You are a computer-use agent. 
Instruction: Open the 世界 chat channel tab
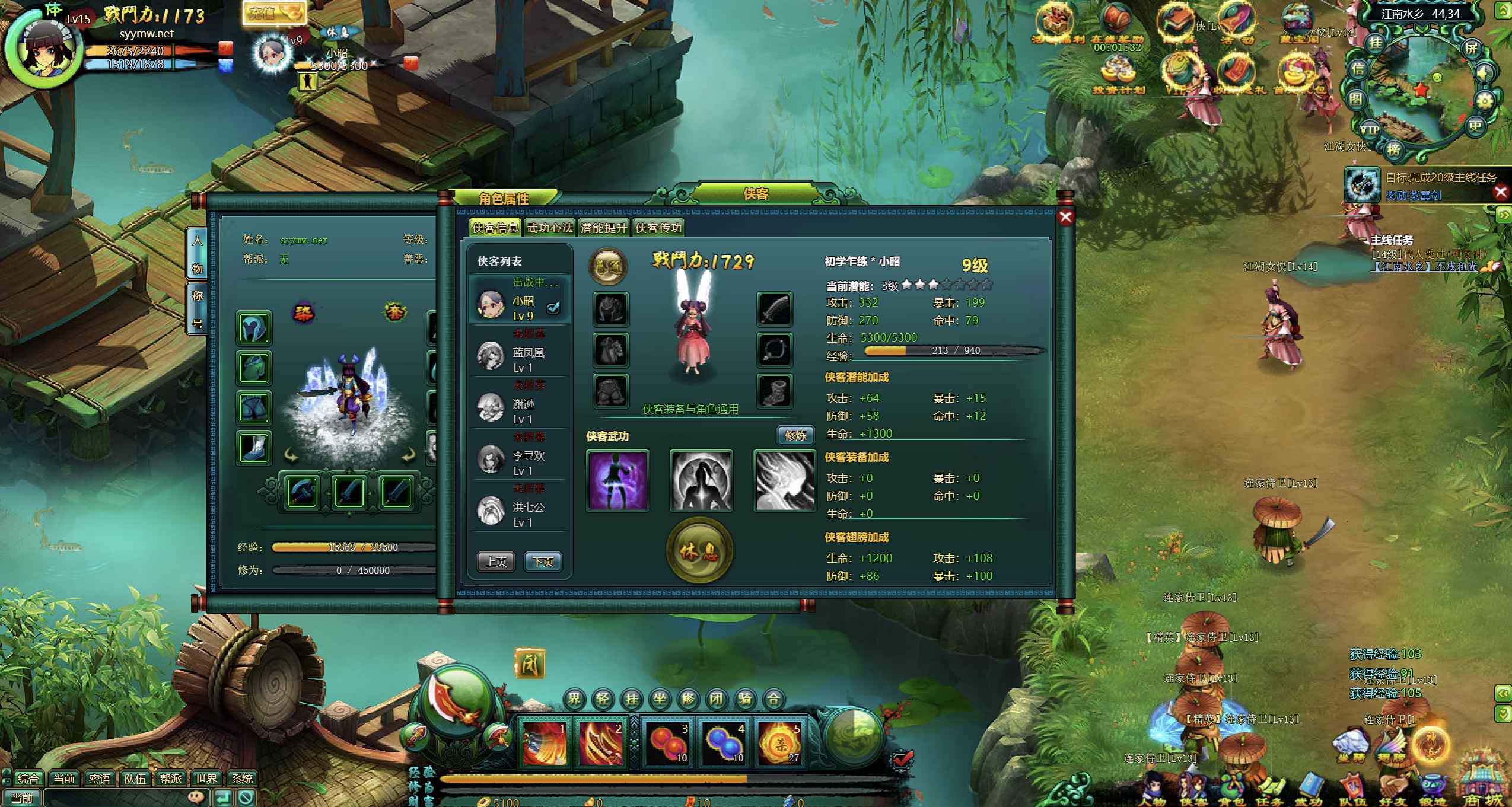pos(206,779)
